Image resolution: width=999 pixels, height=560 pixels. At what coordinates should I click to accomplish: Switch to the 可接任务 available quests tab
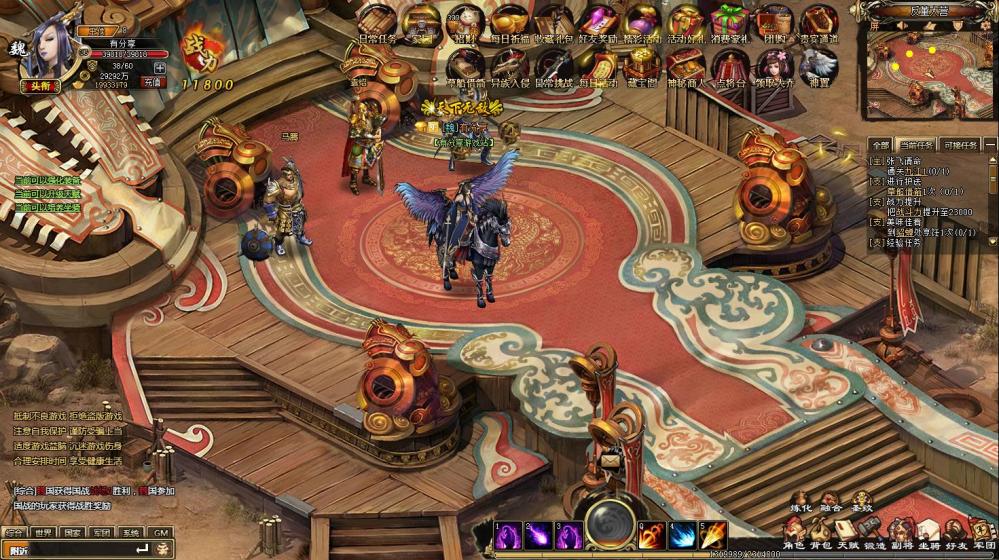(961, 145)
